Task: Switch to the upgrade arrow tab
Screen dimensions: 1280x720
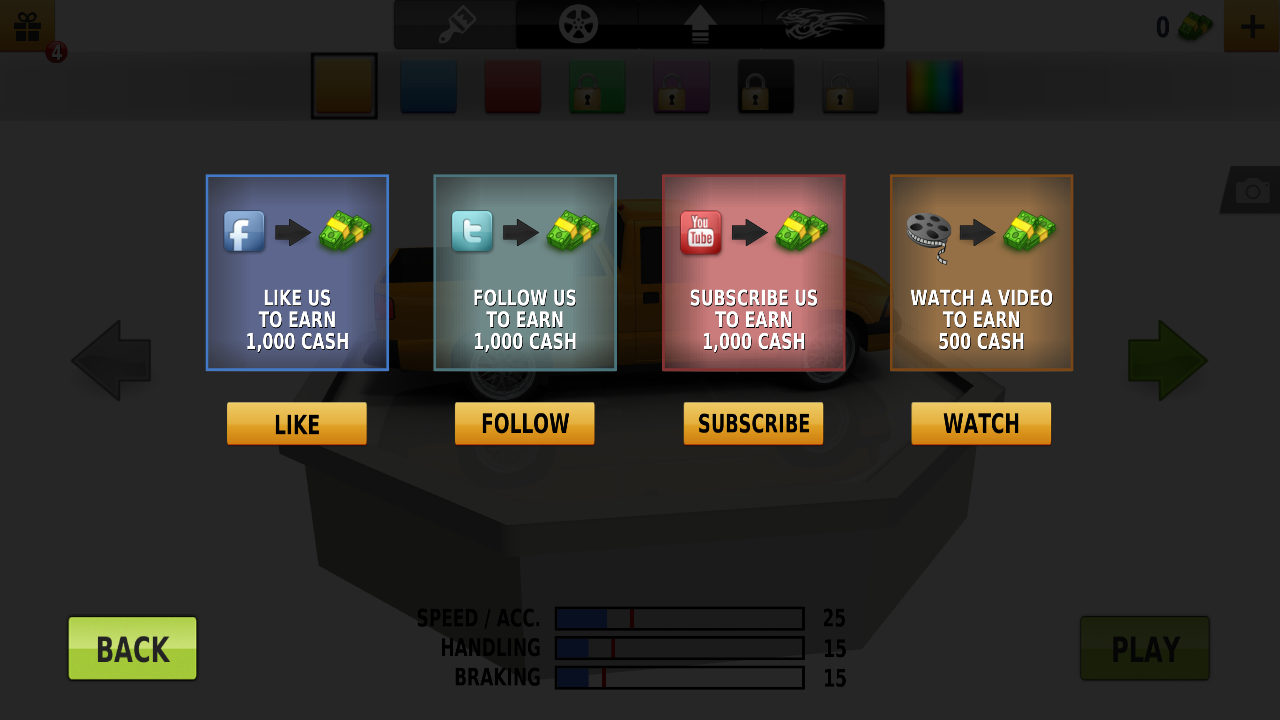Action: tap(700, 25)
